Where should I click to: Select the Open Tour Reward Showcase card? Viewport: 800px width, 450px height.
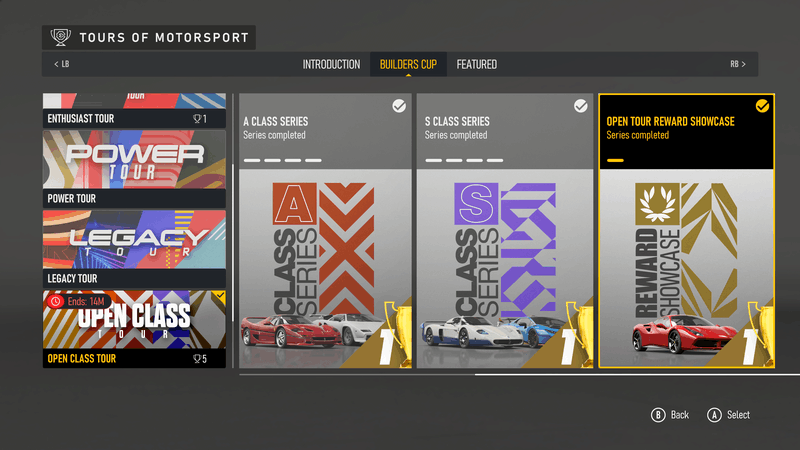(x=686, y=231)
